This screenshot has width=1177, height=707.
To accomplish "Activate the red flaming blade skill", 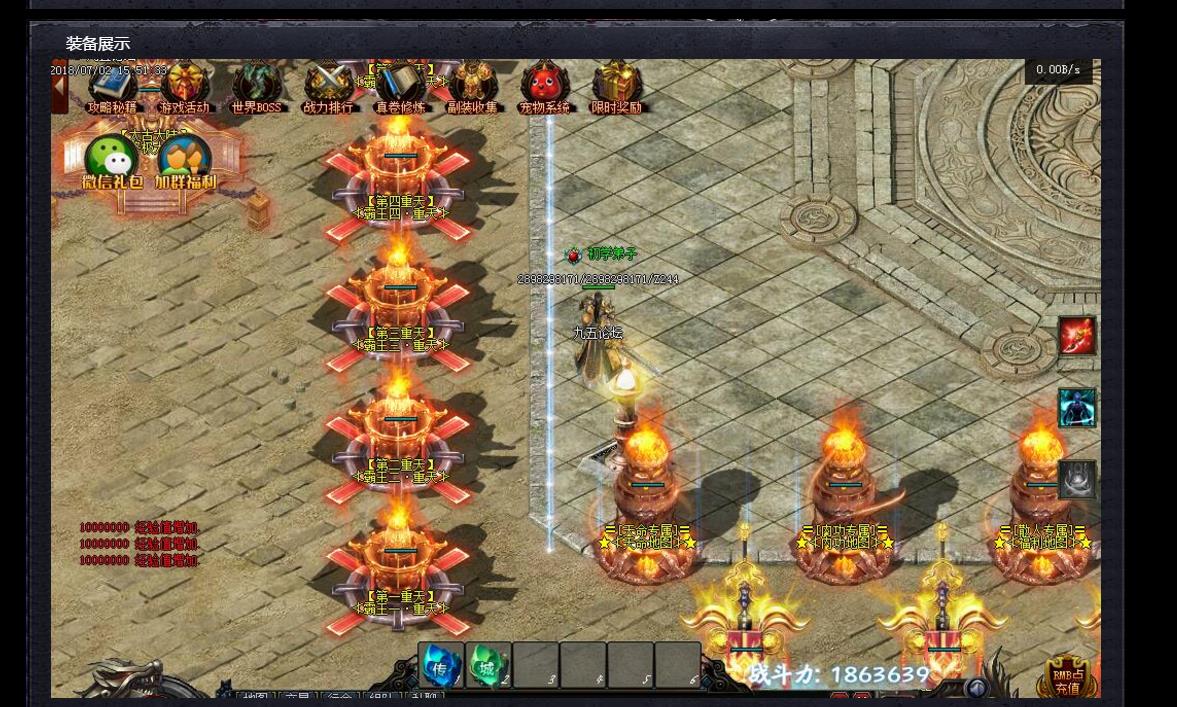I will point(1077,336).
